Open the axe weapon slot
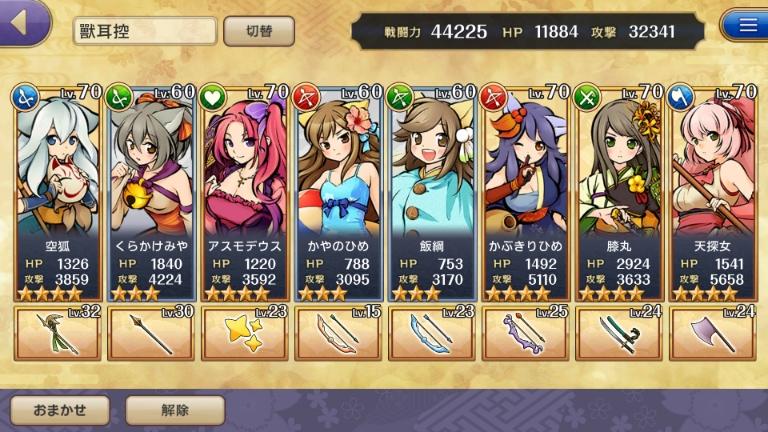This screenshot has height=432, width=768. pos(712,333)
